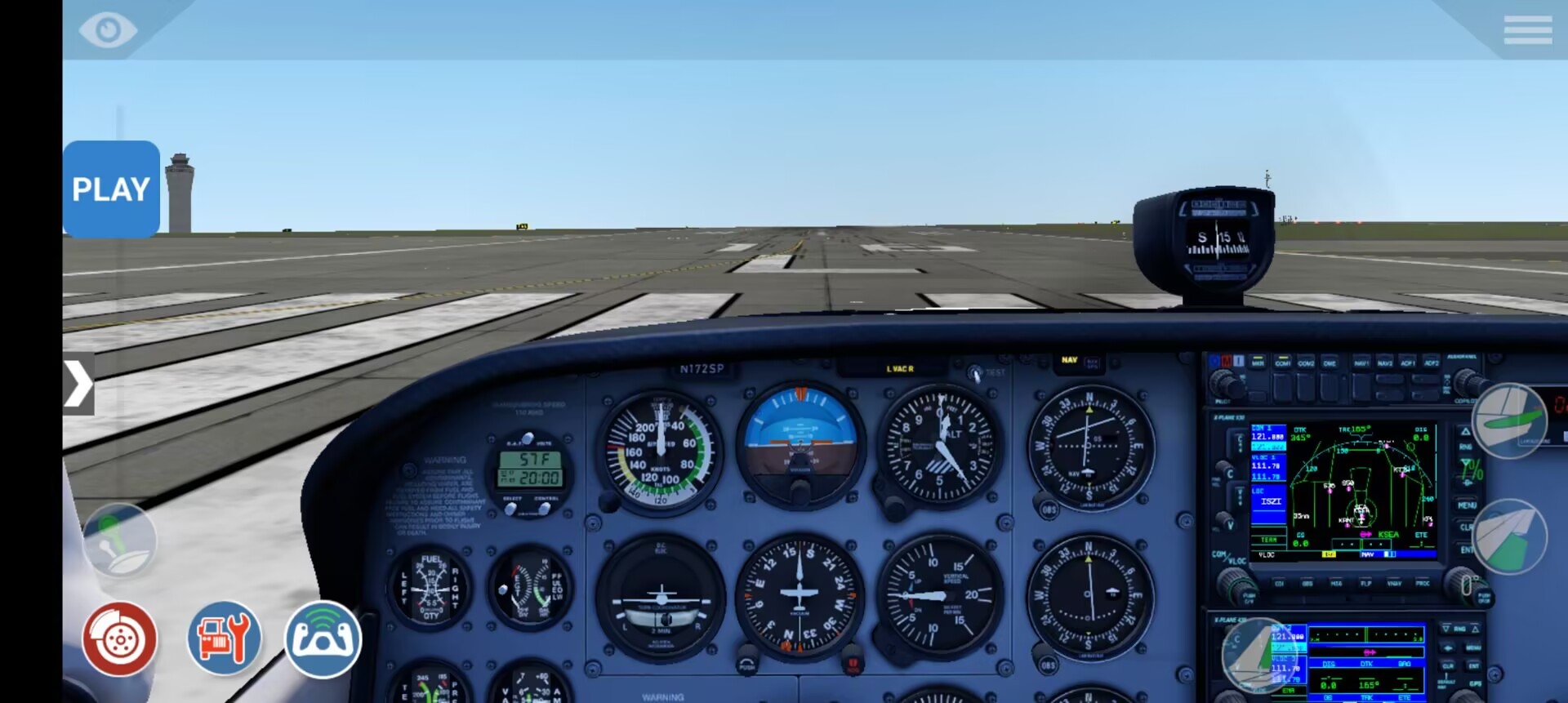Tap the wing flaps control showing 0°

[1508, 536]
